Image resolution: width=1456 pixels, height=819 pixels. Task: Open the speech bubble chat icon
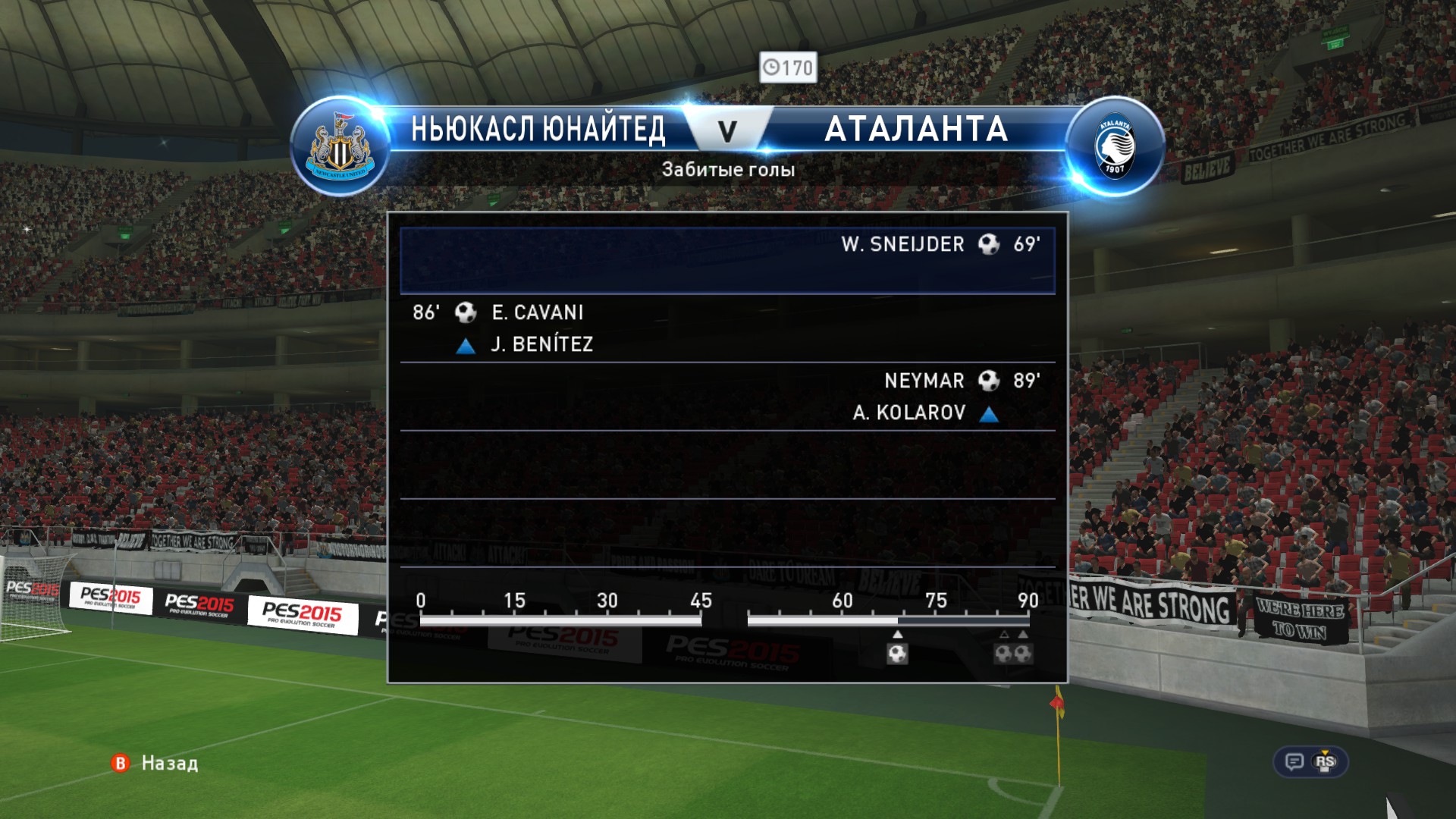tap(1294, 761)
